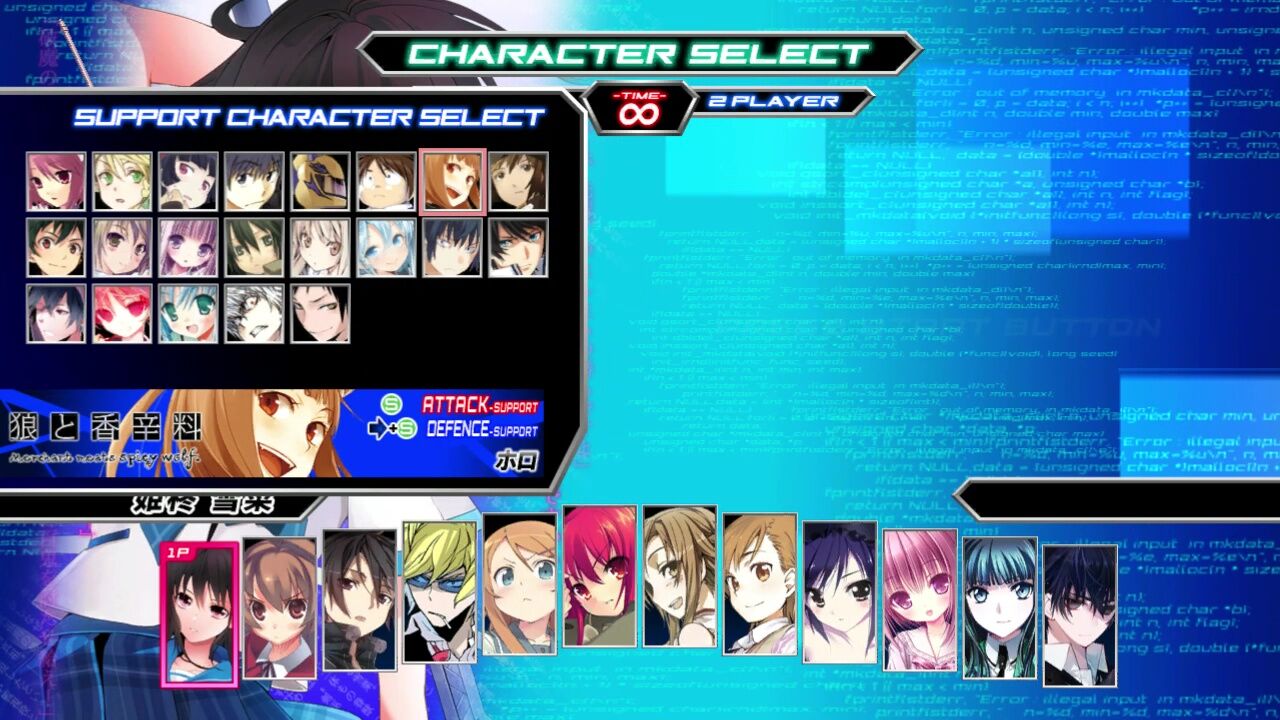
Task: Choose the blond fighter wearing blue sunglasses
Action: (440, 592)
